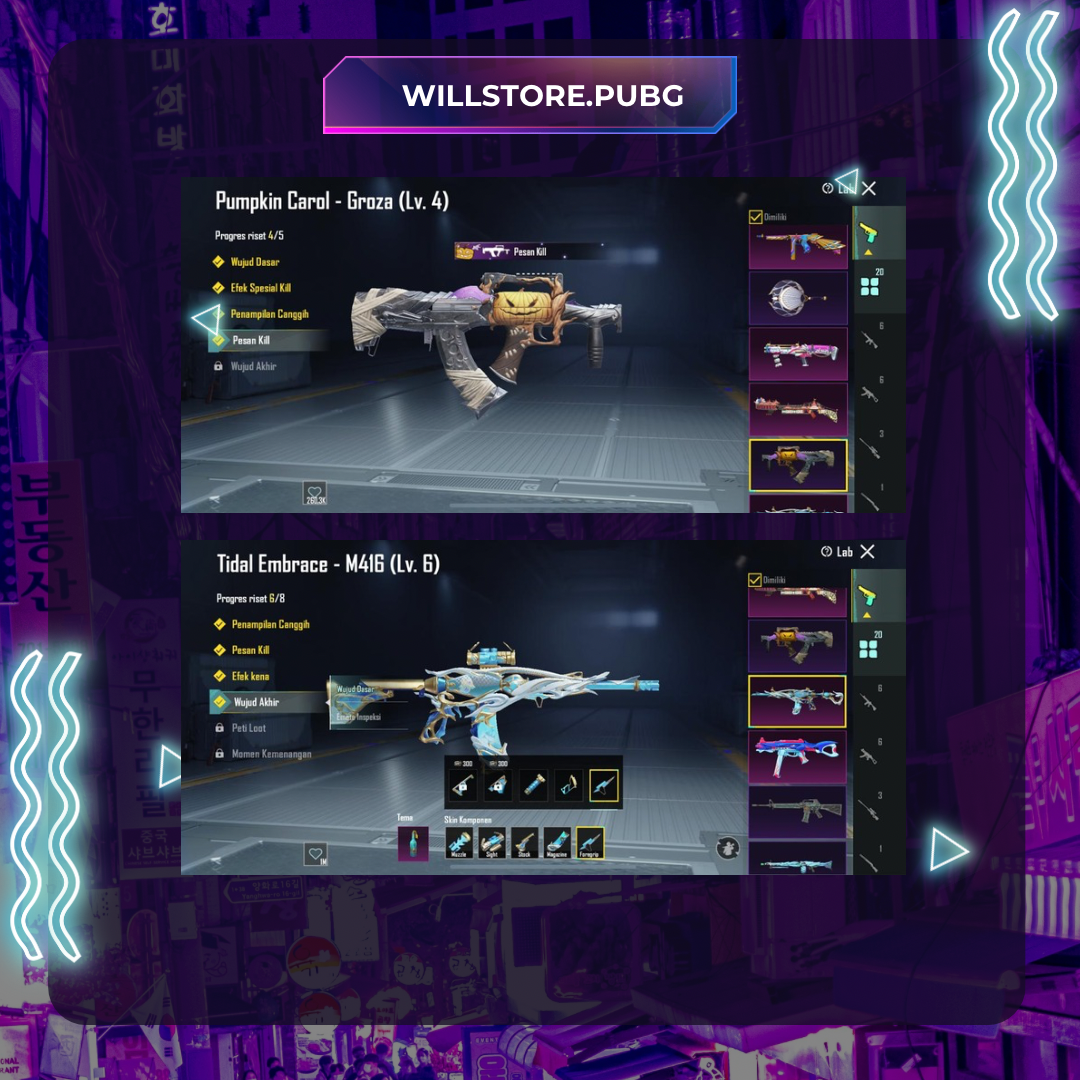Toggle Dimiliki checkbox in Tidal Embrace panel
1080x1080 pixels.
tap(755, 580)
